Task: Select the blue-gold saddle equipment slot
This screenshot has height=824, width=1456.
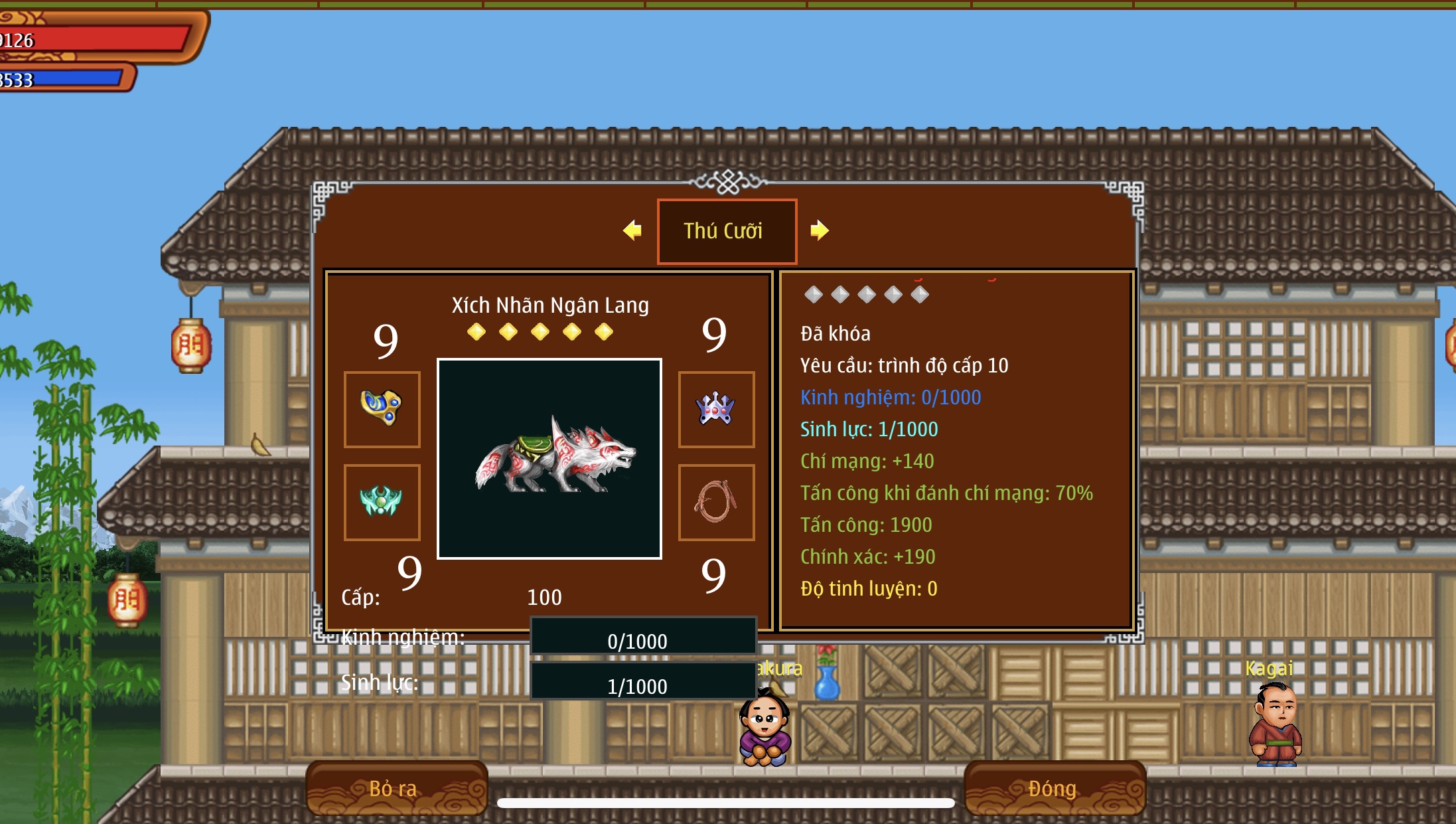Action: pyautogui.click(x=382, y=409)
